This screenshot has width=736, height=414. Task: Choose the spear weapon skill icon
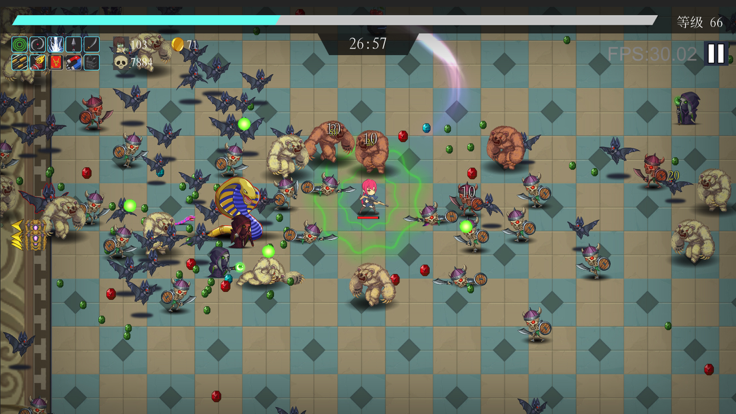[x=74, y=45]
